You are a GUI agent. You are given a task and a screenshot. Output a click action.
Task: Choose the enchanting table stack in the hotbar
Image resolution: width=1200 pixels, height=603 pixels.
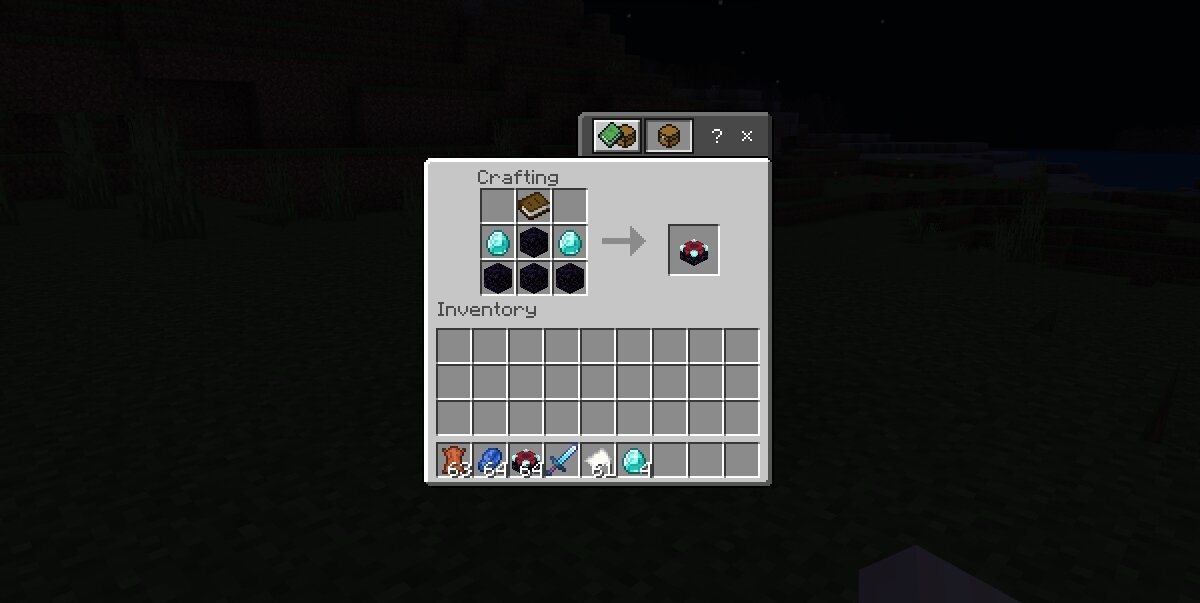pyautogui.click(x=526, y=461)
